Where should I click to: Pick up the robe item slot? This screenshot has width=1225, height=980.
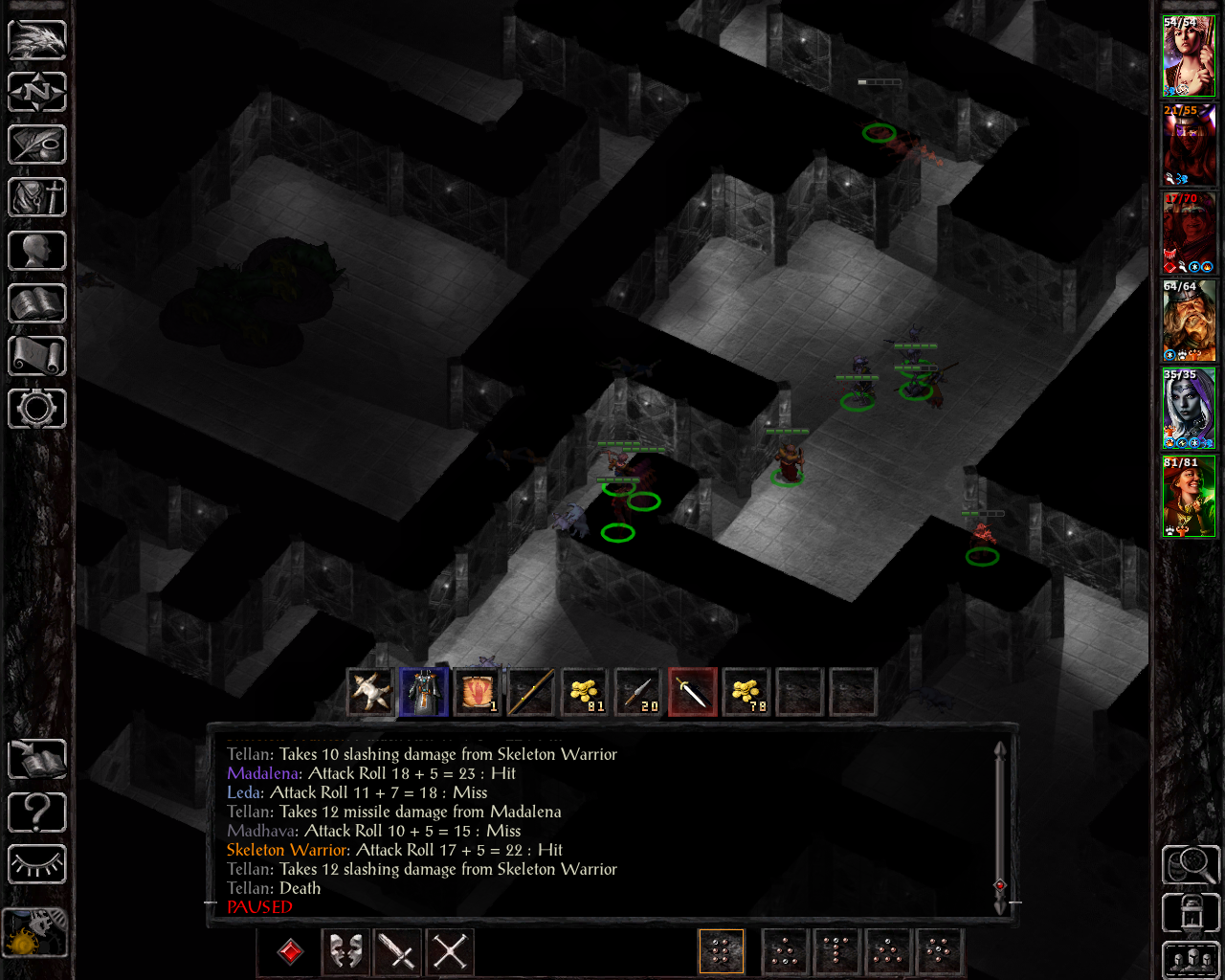click(424, 692)
